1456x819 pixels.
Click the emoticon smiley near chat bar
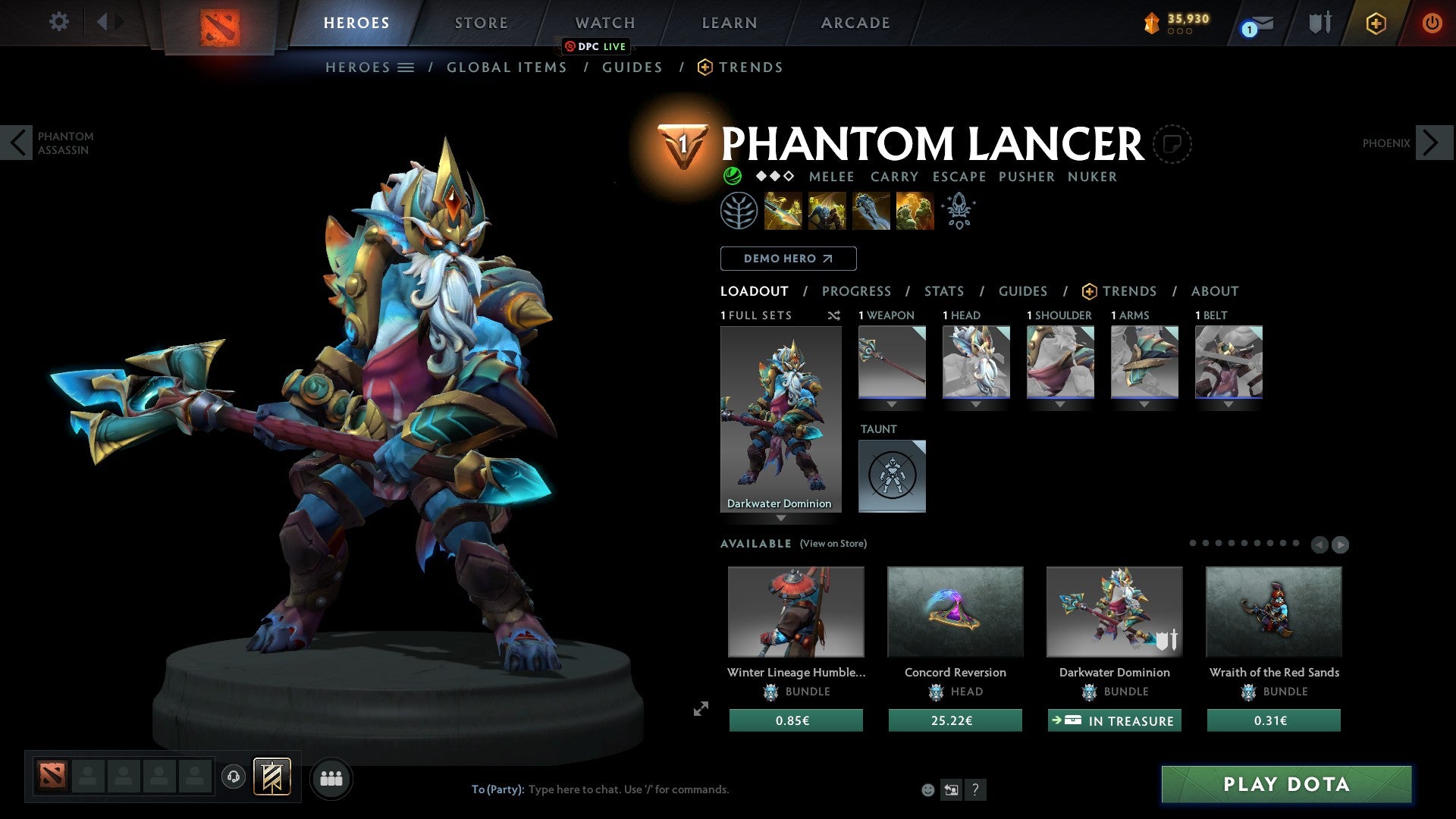tap(927, 789)
